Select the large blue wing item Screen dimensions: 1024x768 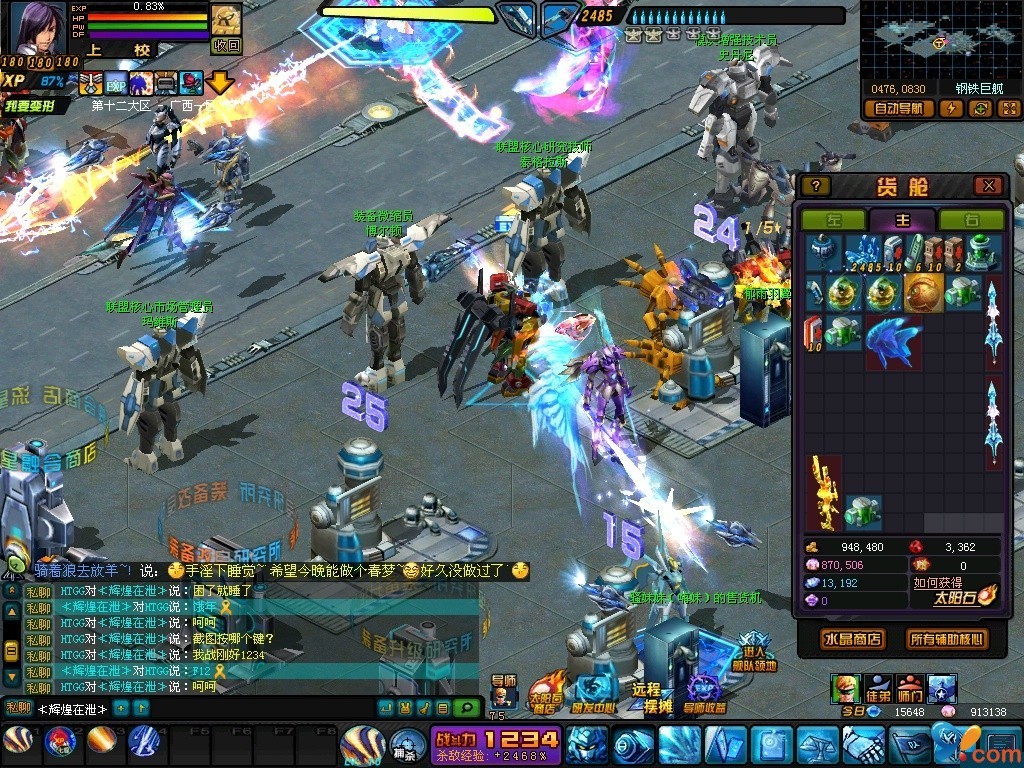[892, 338]
